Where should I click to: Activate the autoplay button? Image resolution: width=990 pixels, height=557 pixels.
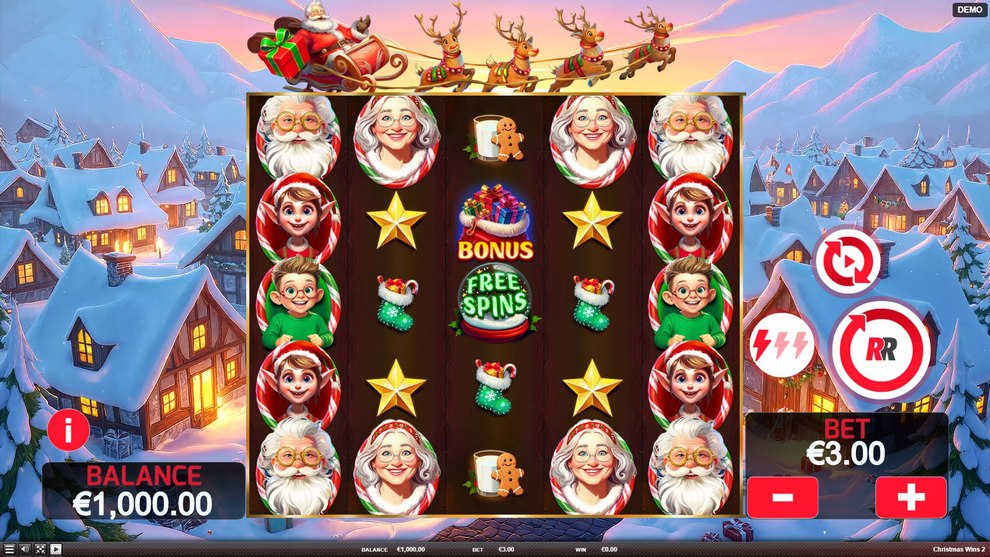pos(847,263)
